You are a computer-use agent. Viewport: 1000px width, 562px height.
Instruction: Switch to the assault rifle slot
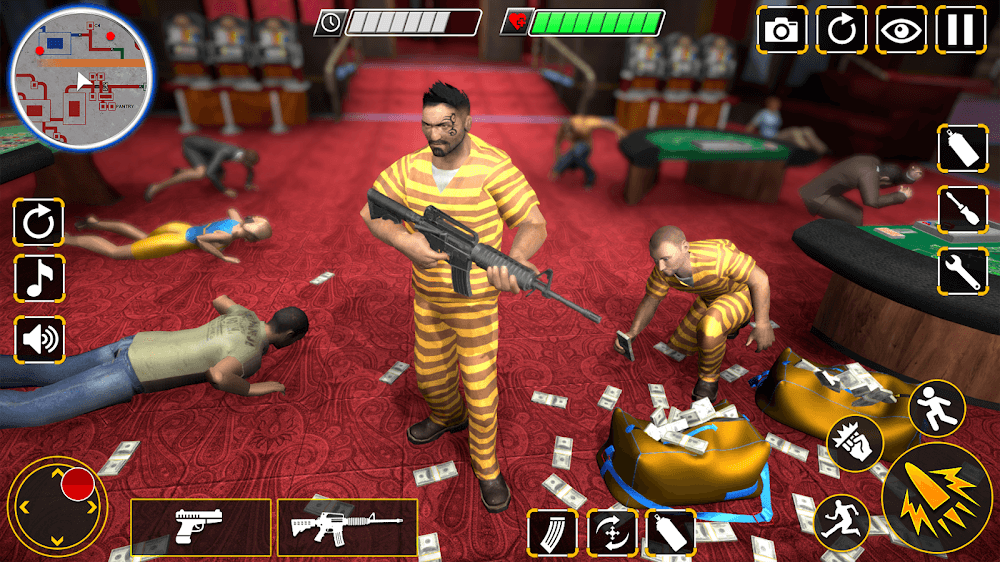[347, 527]
